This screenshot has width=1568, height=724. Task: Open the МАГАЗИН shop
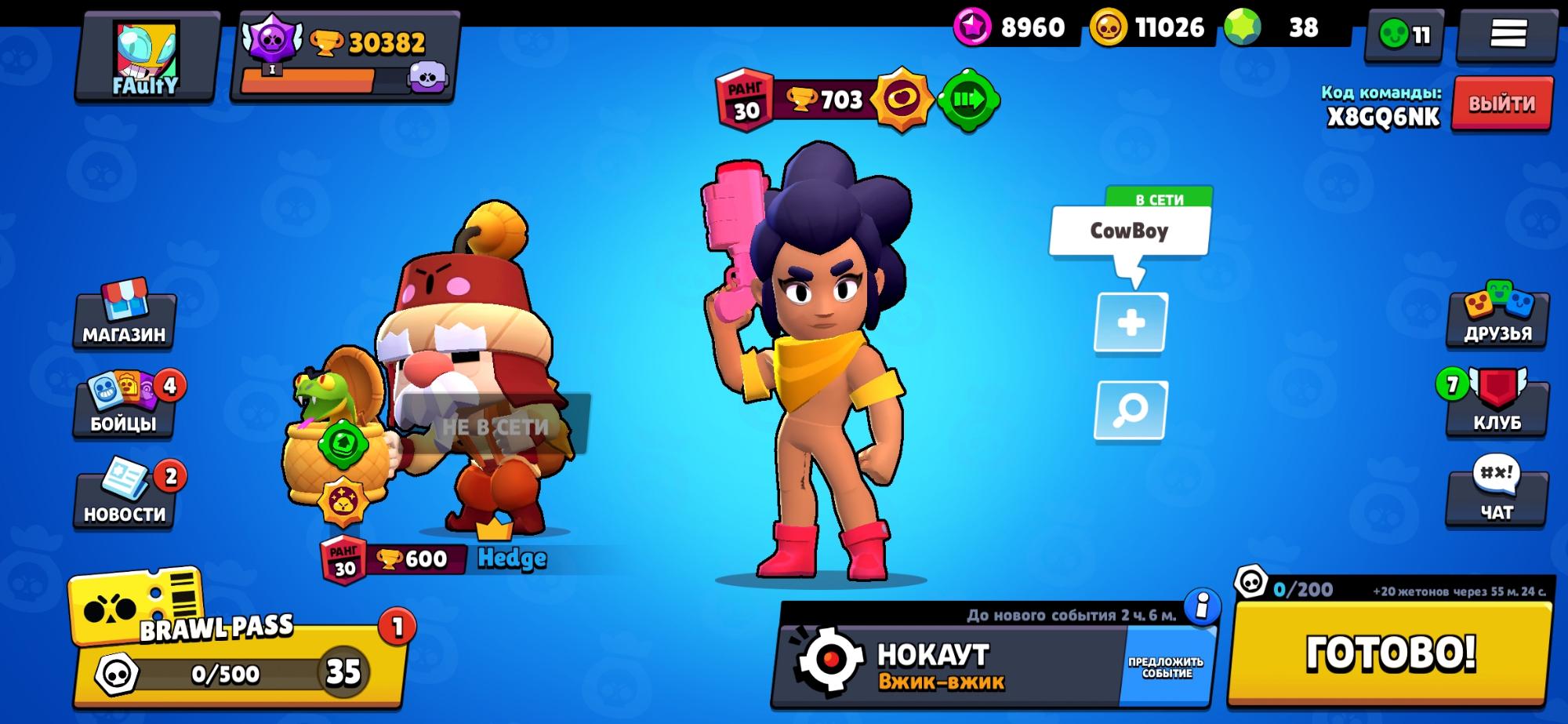point(124,315)
